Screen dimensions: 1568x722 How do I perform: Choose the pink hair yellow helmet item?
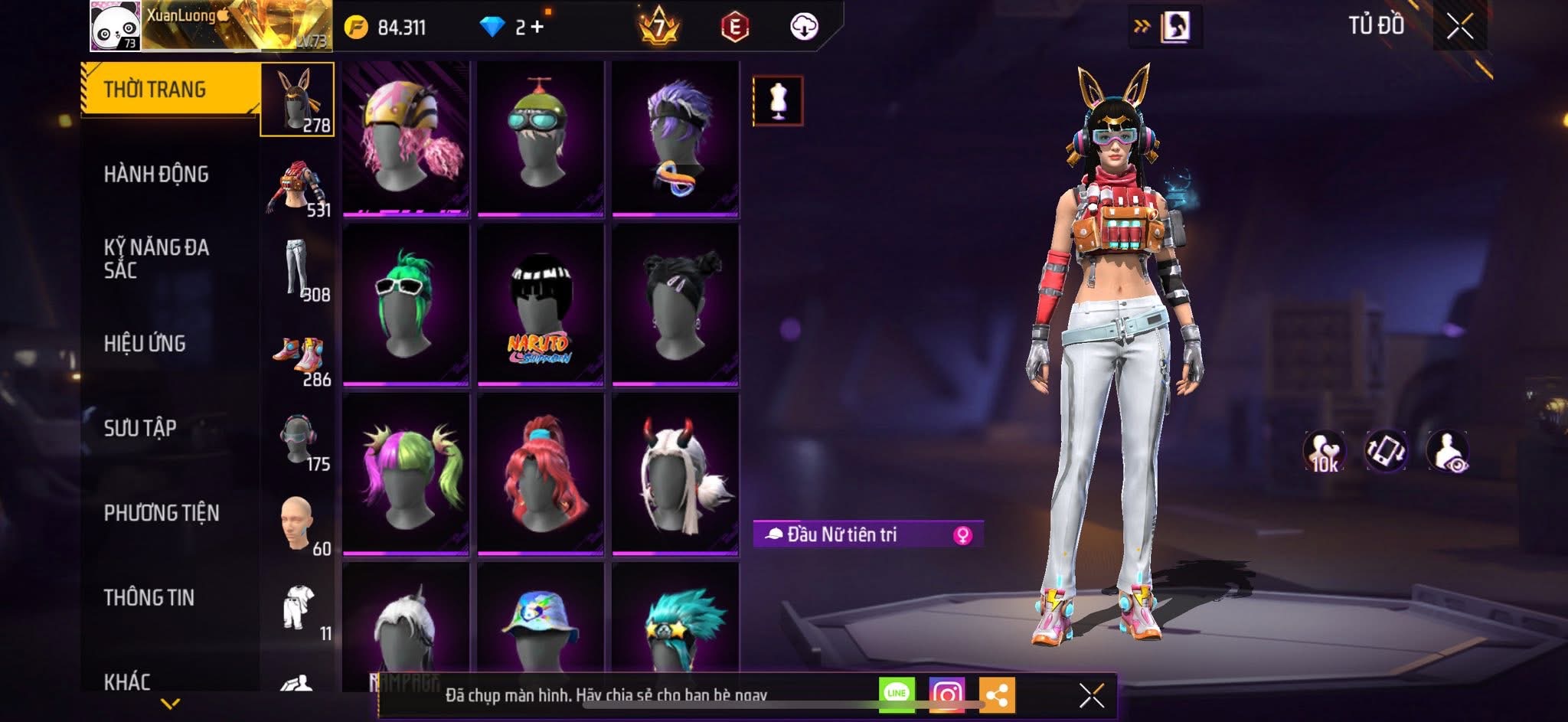406,138
